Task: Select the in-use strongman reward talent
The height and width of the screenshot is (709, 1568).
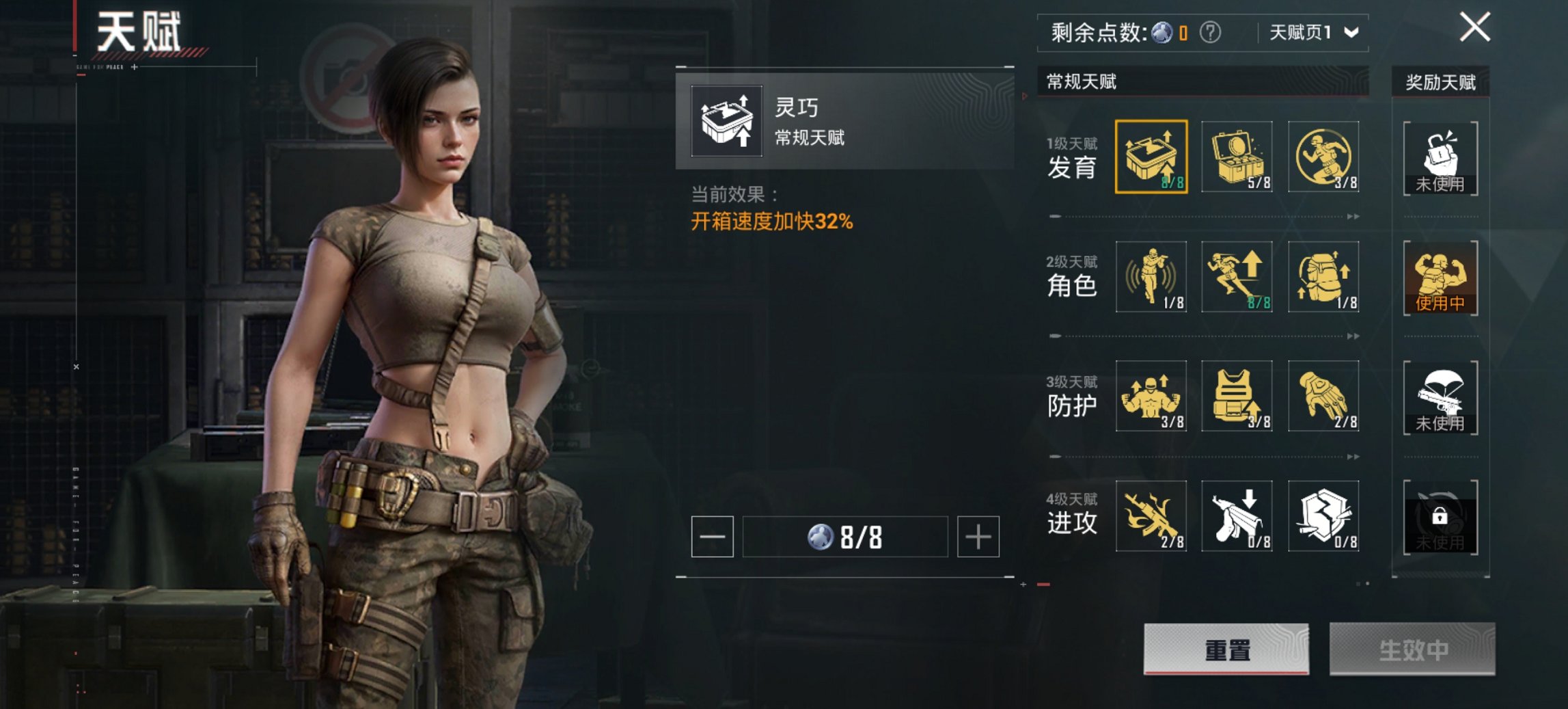Action: coord(1440,278)
